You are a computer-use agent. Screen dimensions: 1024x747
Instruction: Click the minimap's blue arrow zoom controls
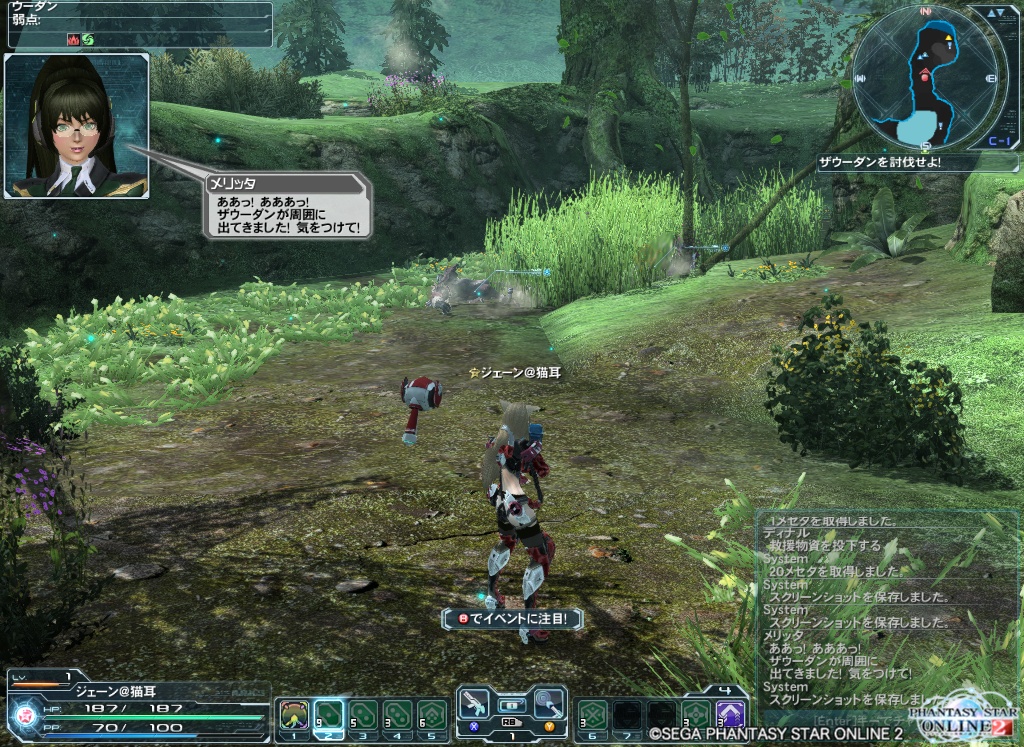click(995, 14)
